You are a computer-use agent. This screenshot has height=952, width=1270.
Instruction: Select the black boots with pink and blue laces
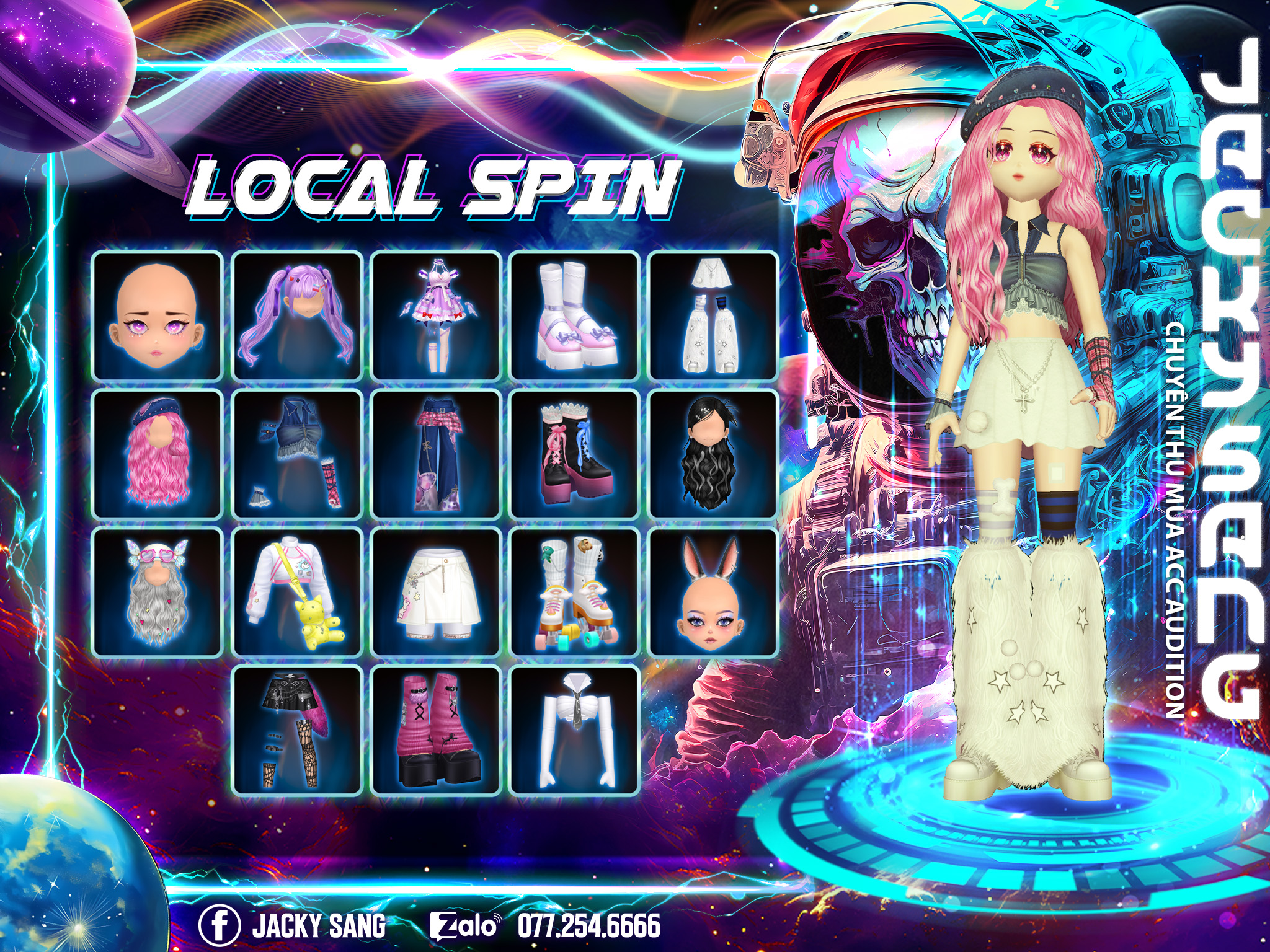click(575, 454)
